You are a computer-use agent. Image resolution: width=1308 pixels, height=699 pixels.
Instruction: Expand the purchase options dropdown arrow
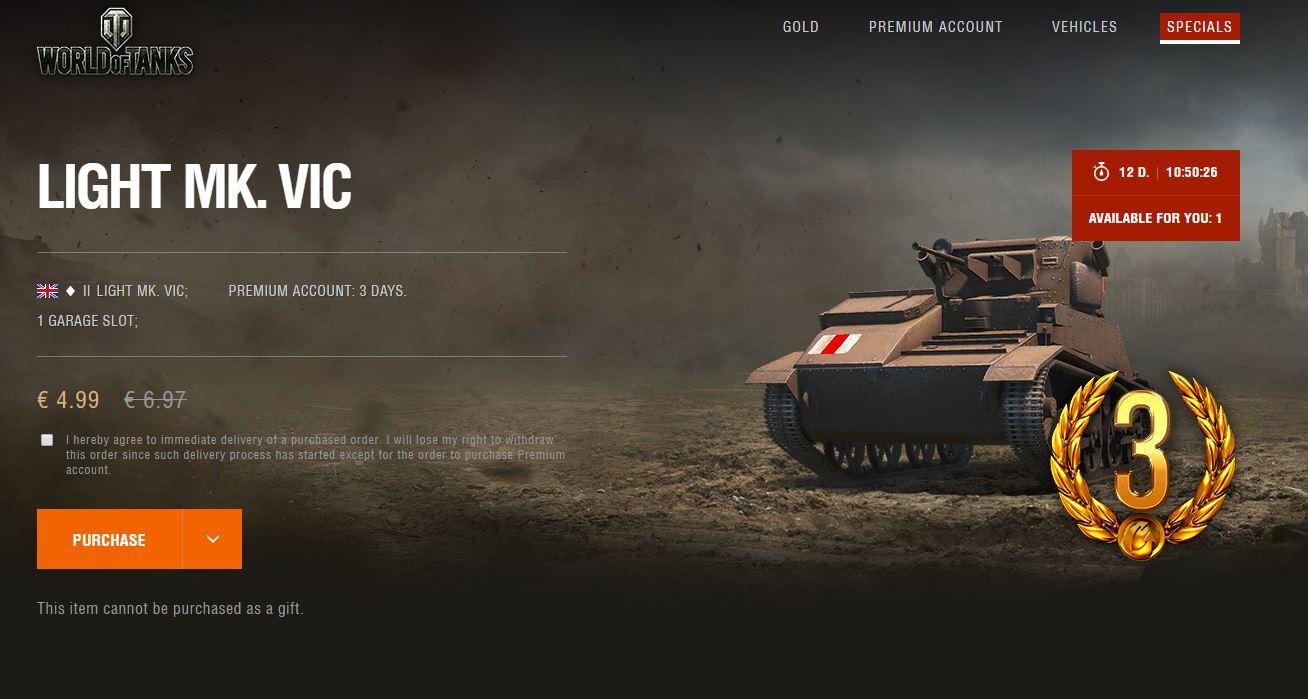(x=212, y=539)
